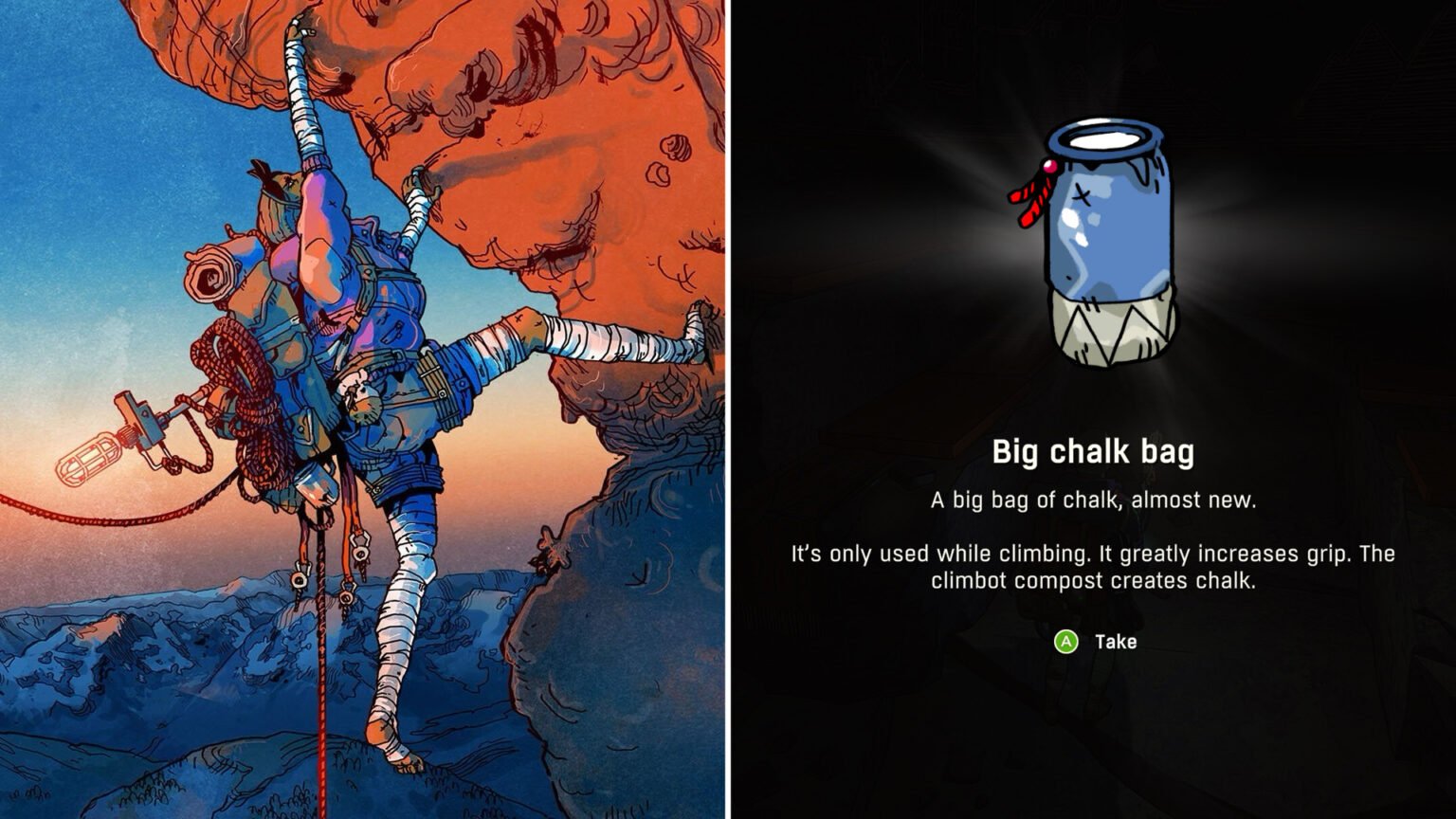The image size is (1456, 819).
Task: Click the white chalk rim of the bag
Action: [x=1104, y=137]
